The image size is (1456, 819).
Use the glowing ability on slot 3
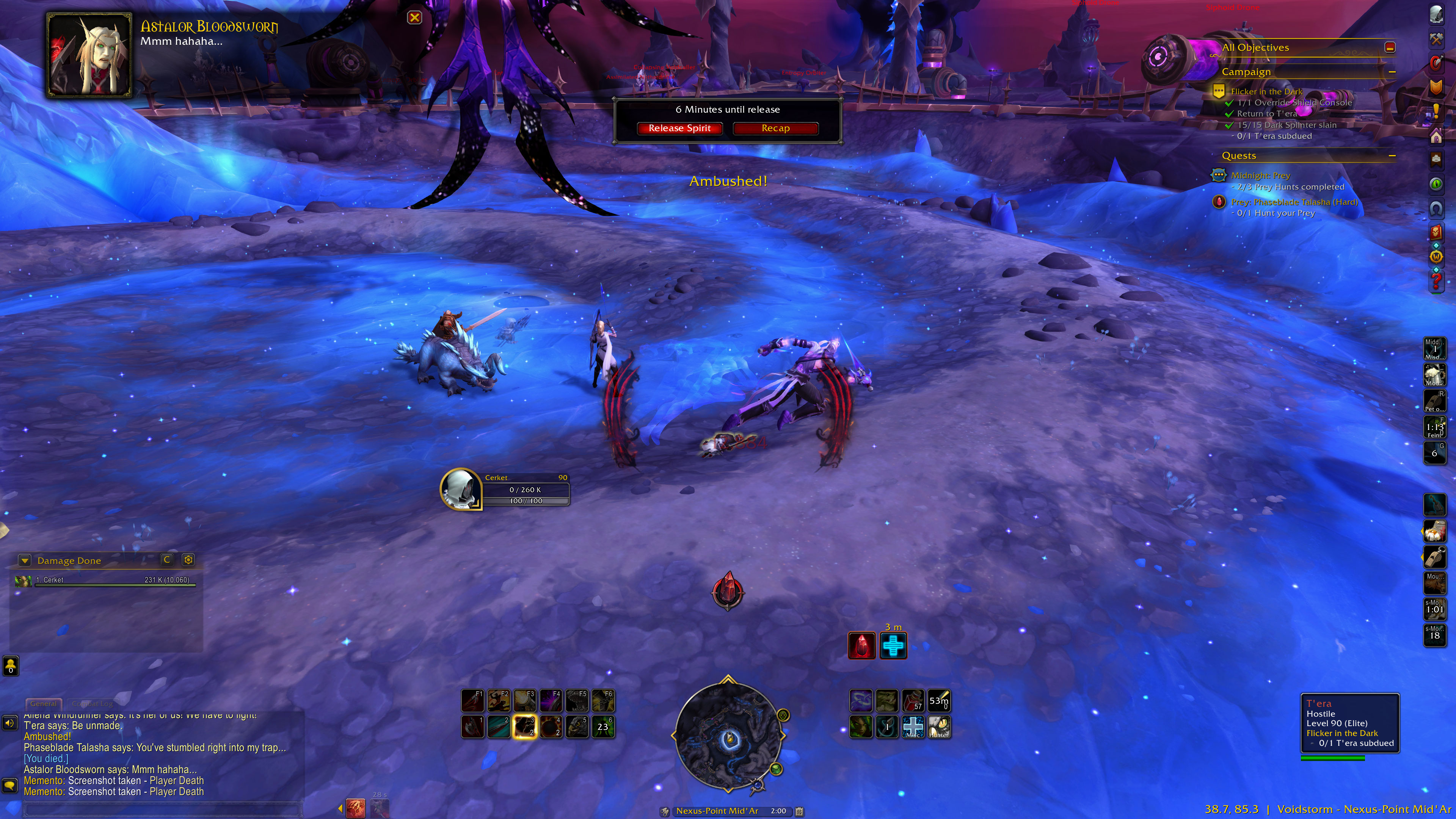(x=524, y=727)
